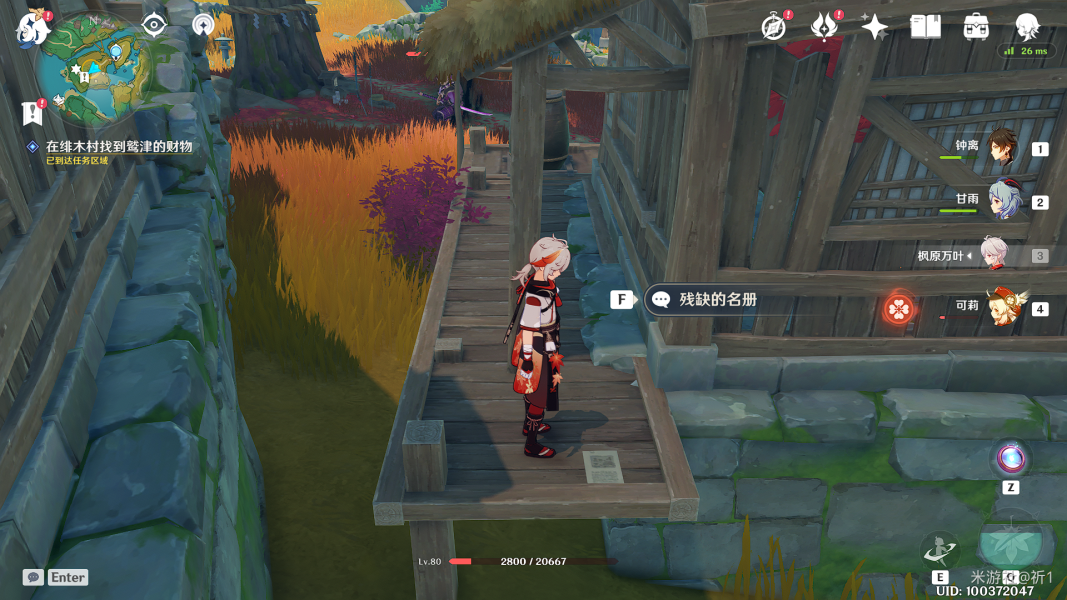Unleash the green elemental burst
The width and height of the screenshot is (1067, 600).
click(1010, 543)
